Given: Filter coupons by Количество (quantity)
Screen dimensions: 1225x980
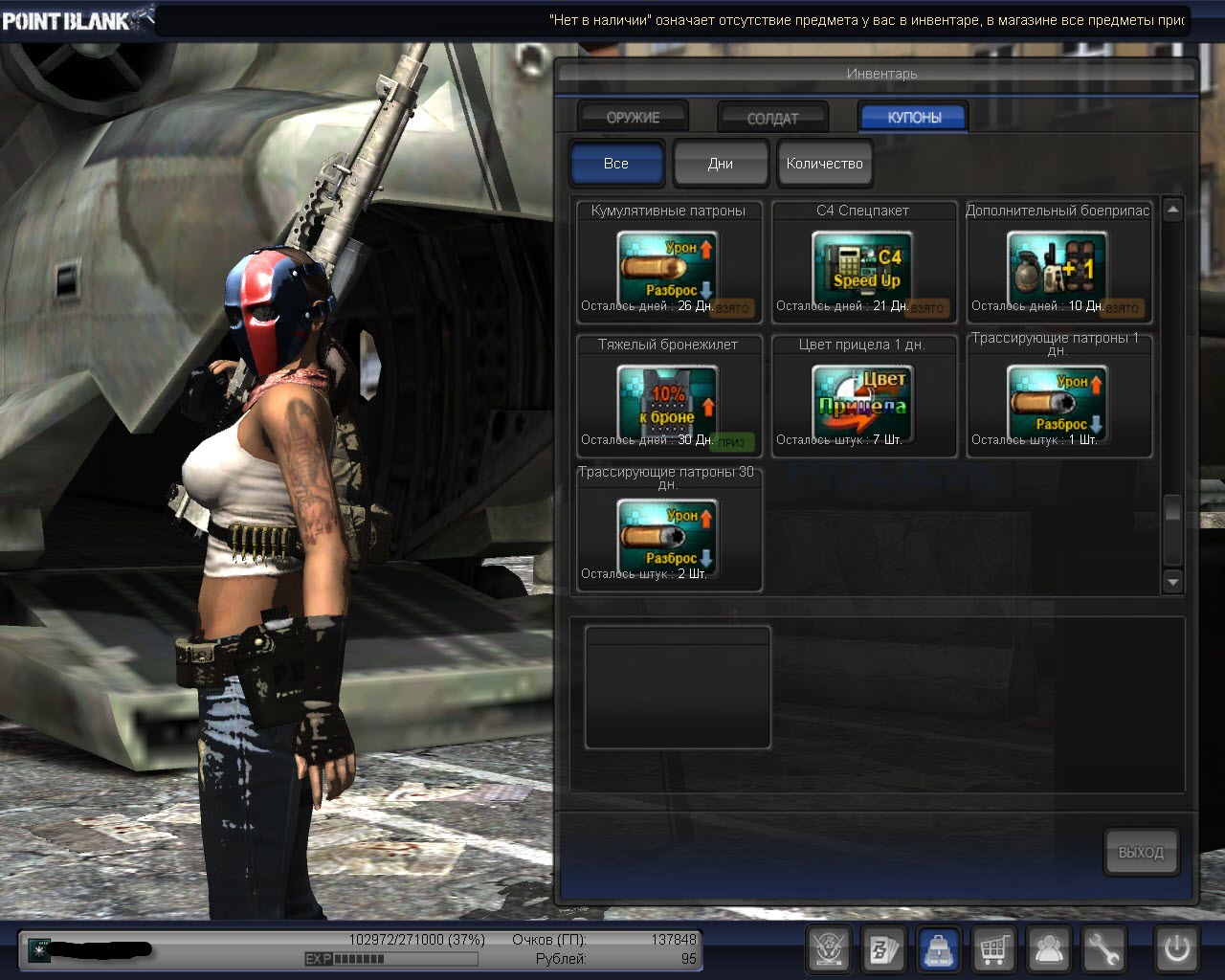Looking at the screenshot, I should click(824, 164).
